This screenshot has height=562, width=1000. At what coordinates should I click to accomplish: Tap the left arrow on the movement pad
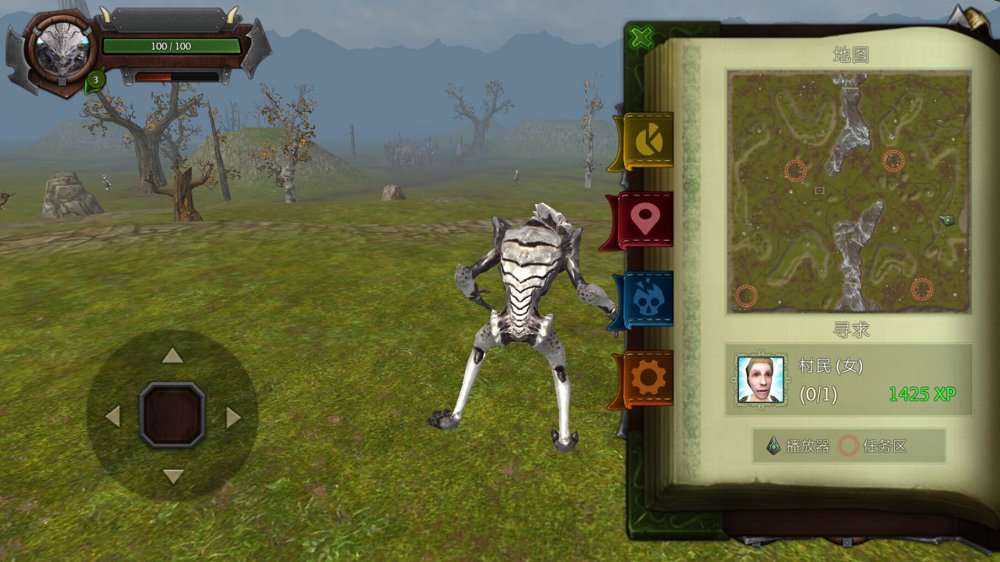pyautogui.click(x=112, y=416)
